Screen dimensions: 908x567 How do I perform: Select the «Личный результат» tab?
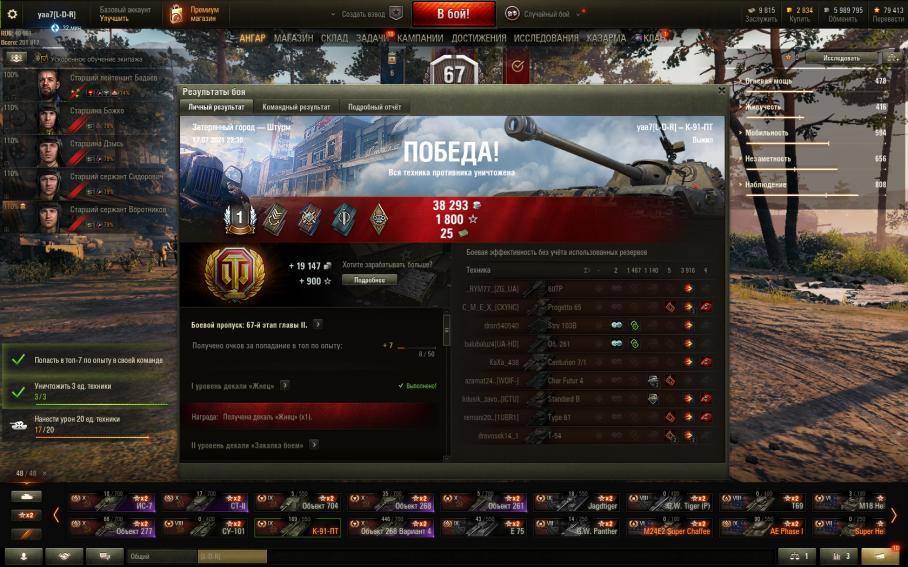click(216, 106)
